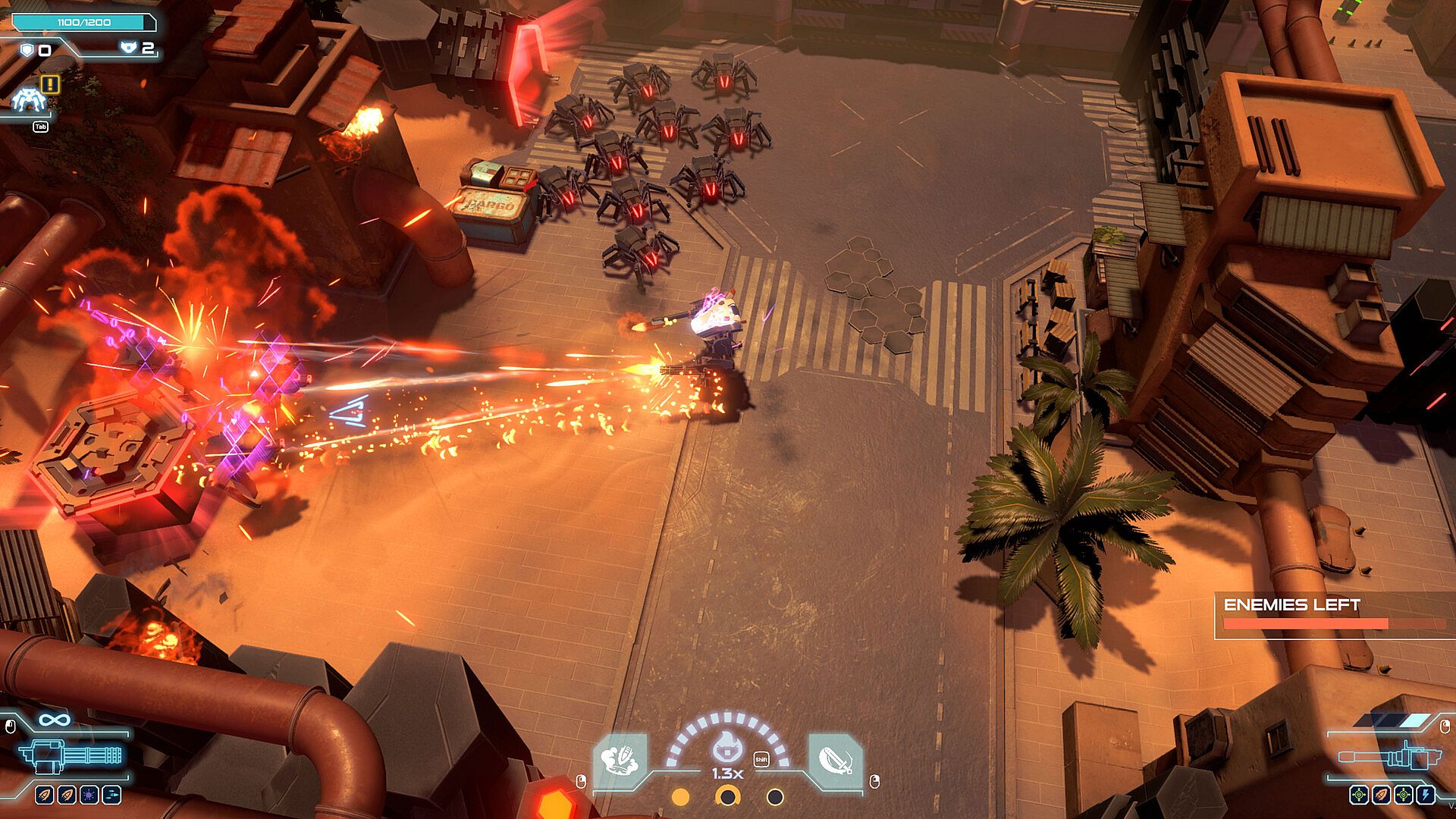Select the minigun primary weapon icon
The width and height of the screenshot is (1456, 819).
click(71, 755)
